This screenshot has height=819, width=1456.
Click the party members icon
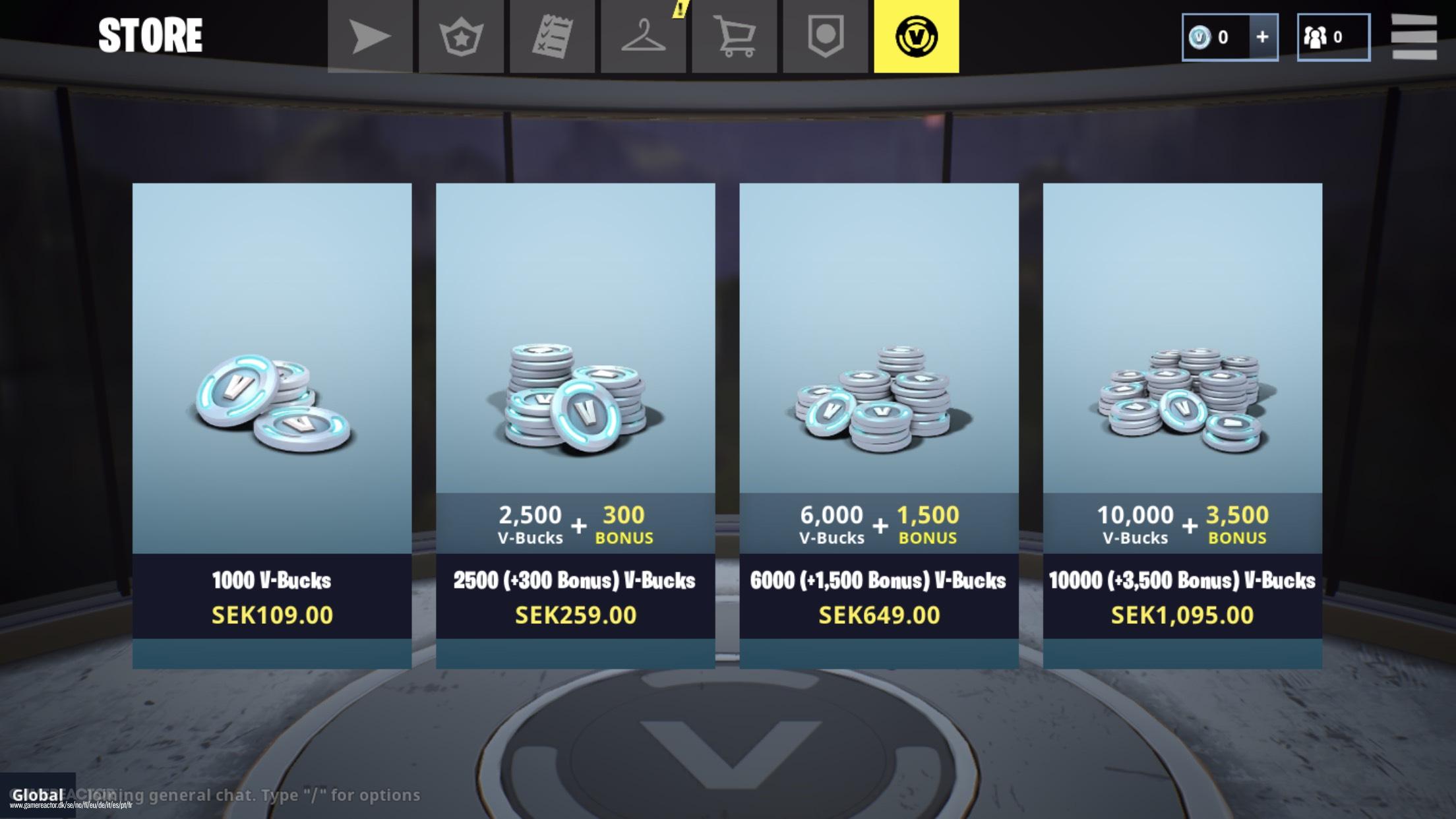pos(1314,37)
